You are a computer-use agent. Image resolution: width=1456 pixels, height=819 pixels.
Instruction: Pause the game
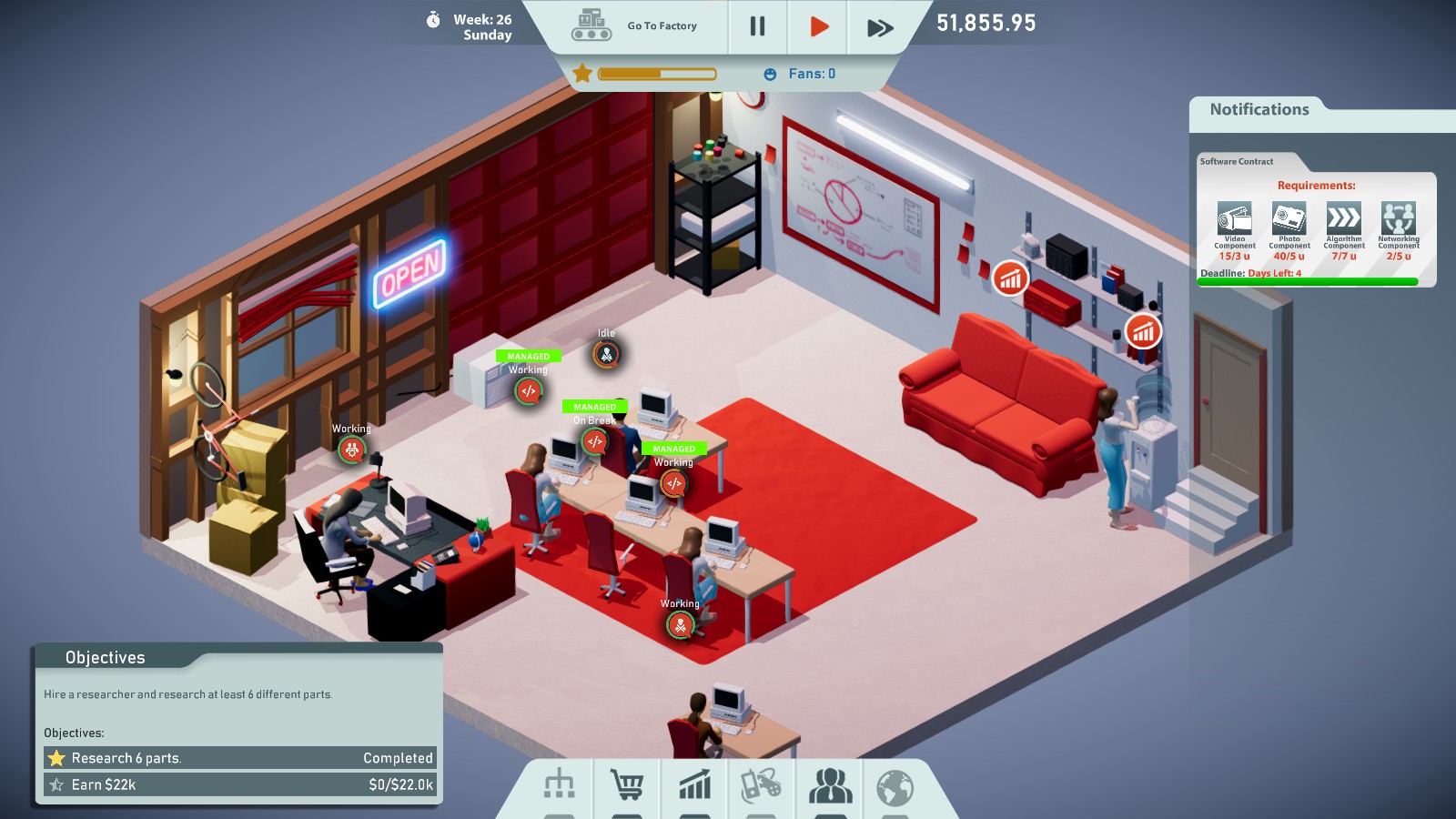pyautogui.click(x=756, y=26)
